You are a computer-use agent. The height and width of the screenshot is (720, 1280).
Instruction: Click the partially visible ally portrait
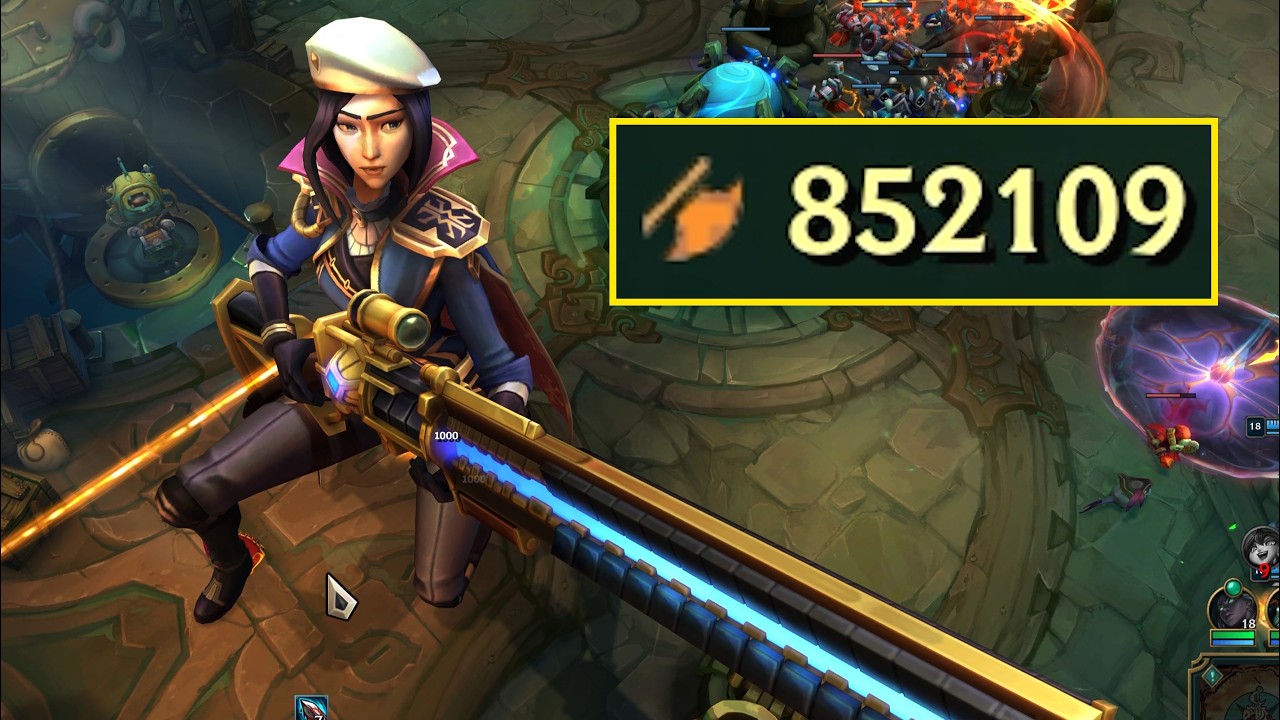click(1276, 610)
